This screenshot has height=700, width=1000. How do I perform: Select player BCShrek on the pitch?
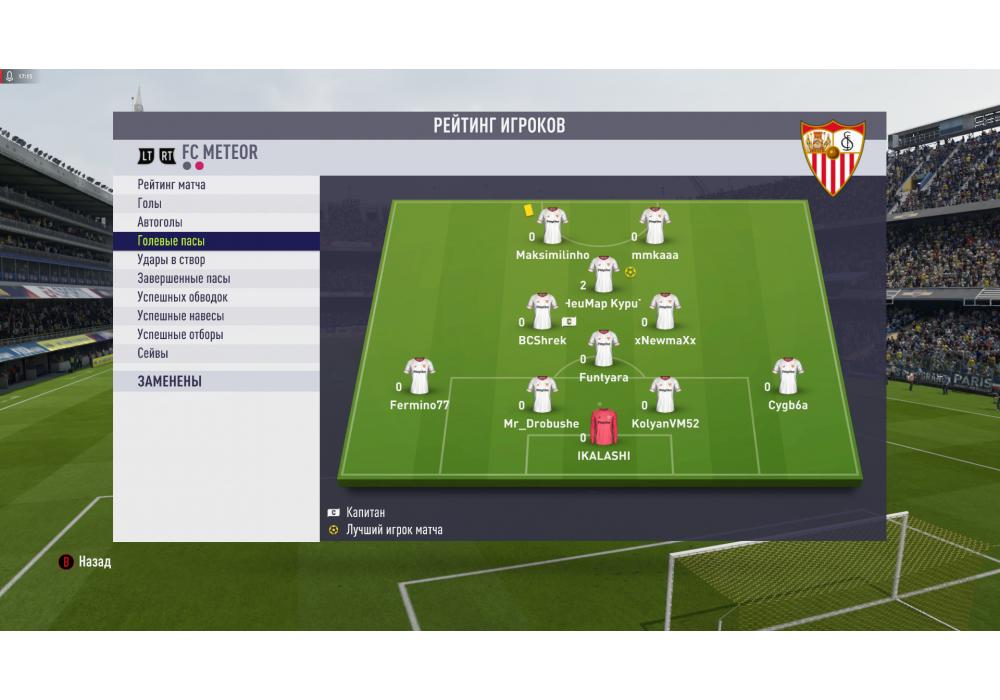(x=542, y=311)
